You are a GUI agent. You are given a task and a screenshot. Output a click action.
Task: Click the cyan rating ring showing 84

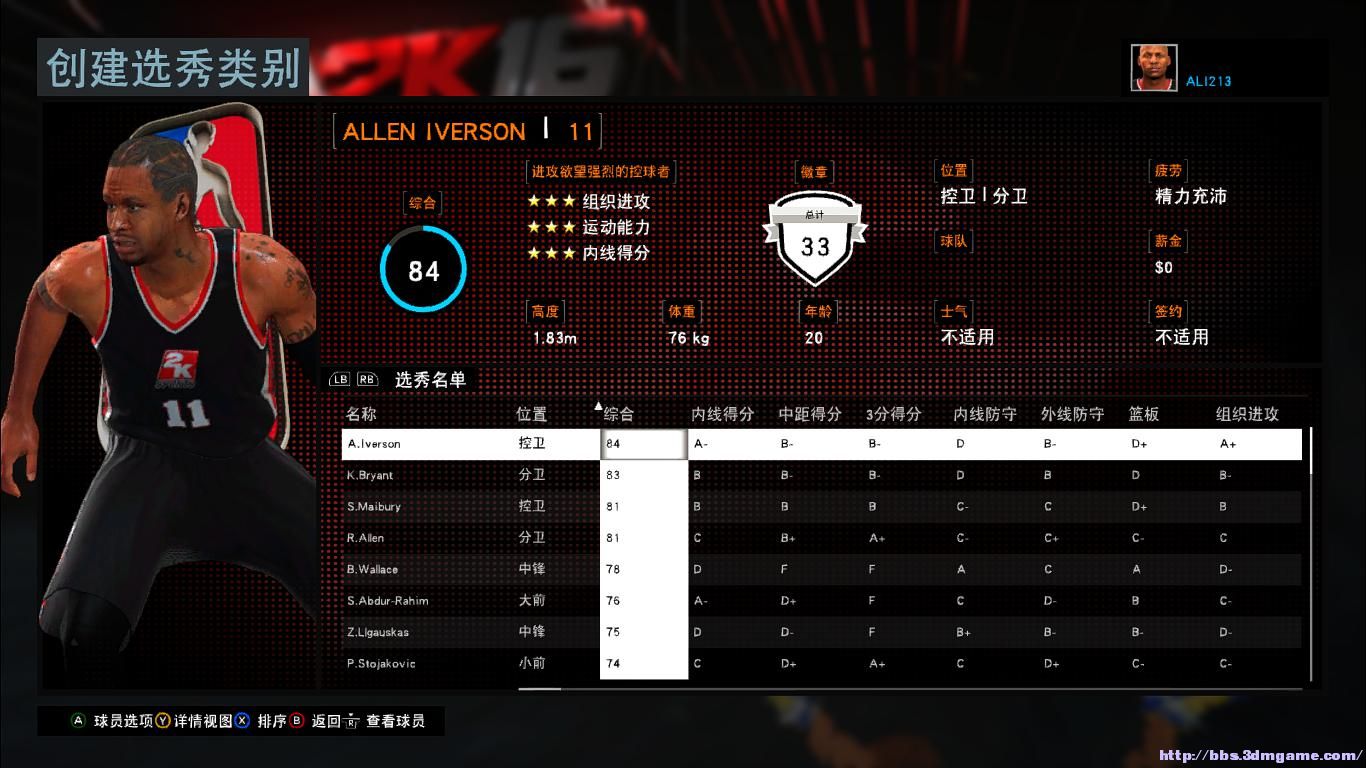point(423,268)
